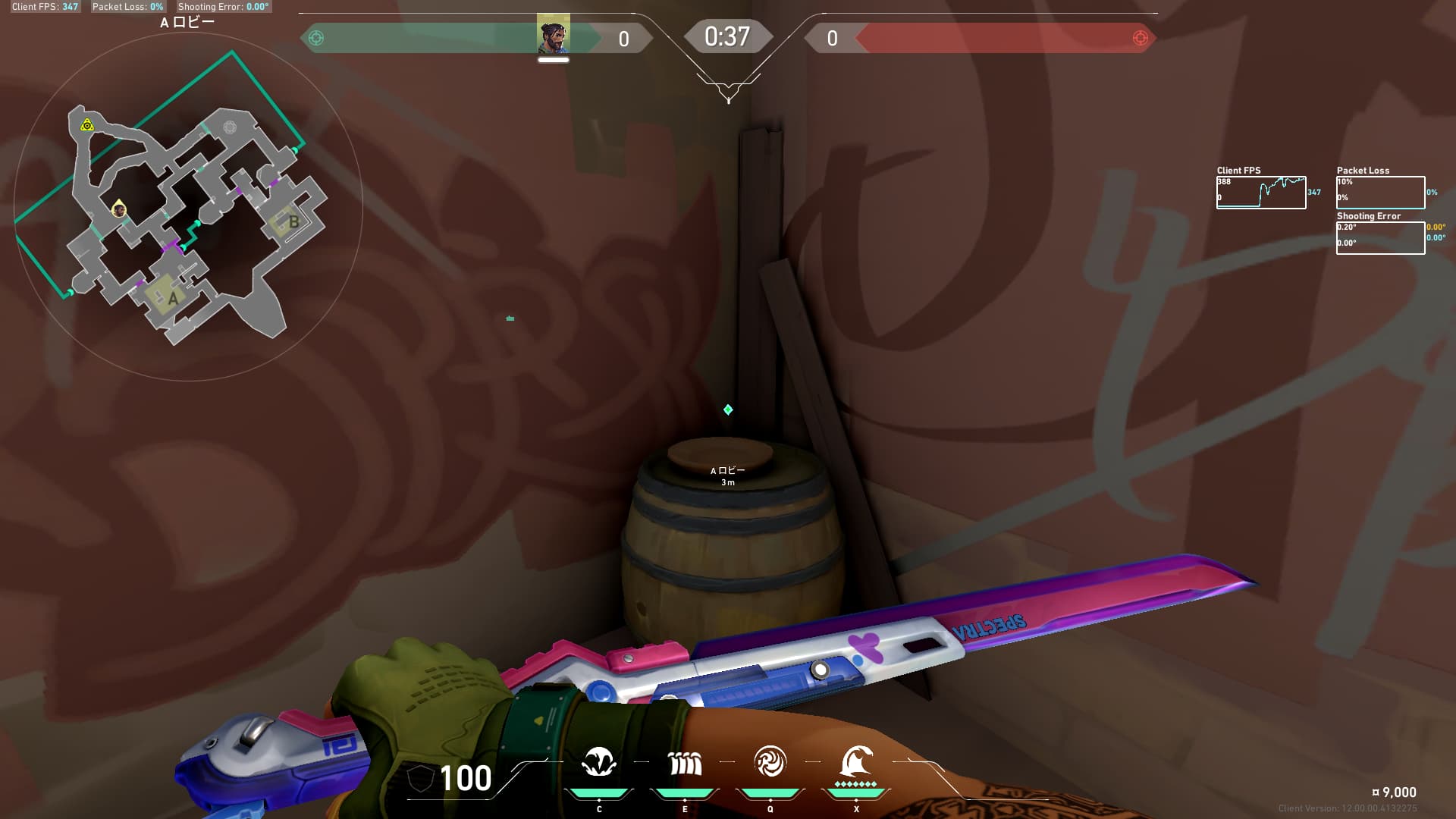
Task: Click your agent's icon on the minimap
Action: (x=119, y=209)
